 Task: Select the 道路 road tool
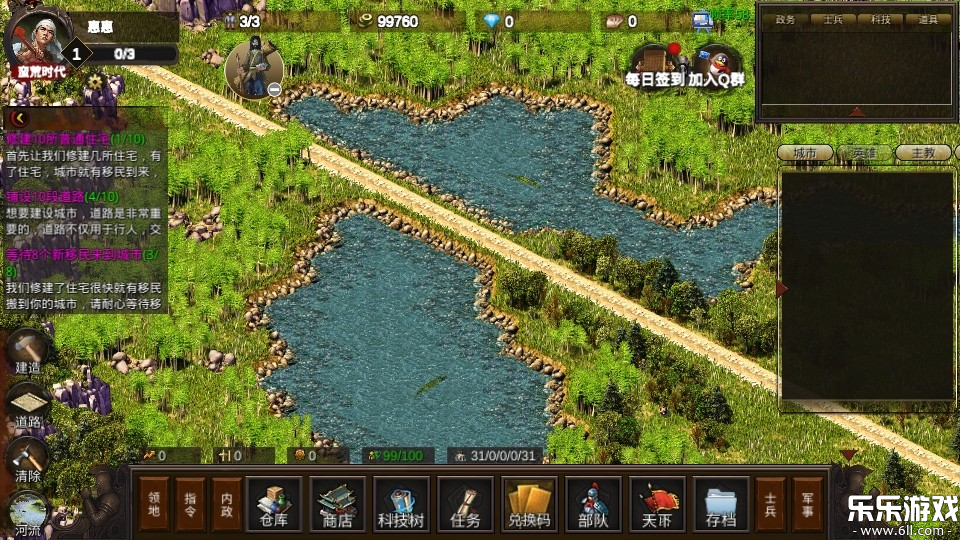[x=28, y=407]
